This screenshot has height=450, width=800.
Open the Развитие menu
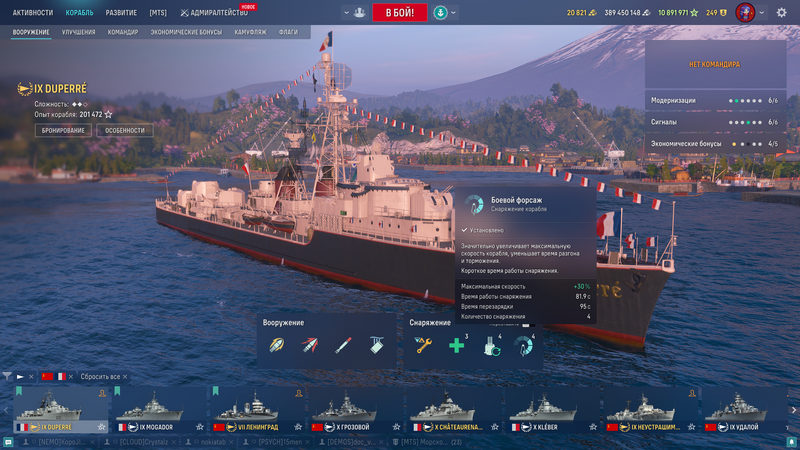[122, 12]
